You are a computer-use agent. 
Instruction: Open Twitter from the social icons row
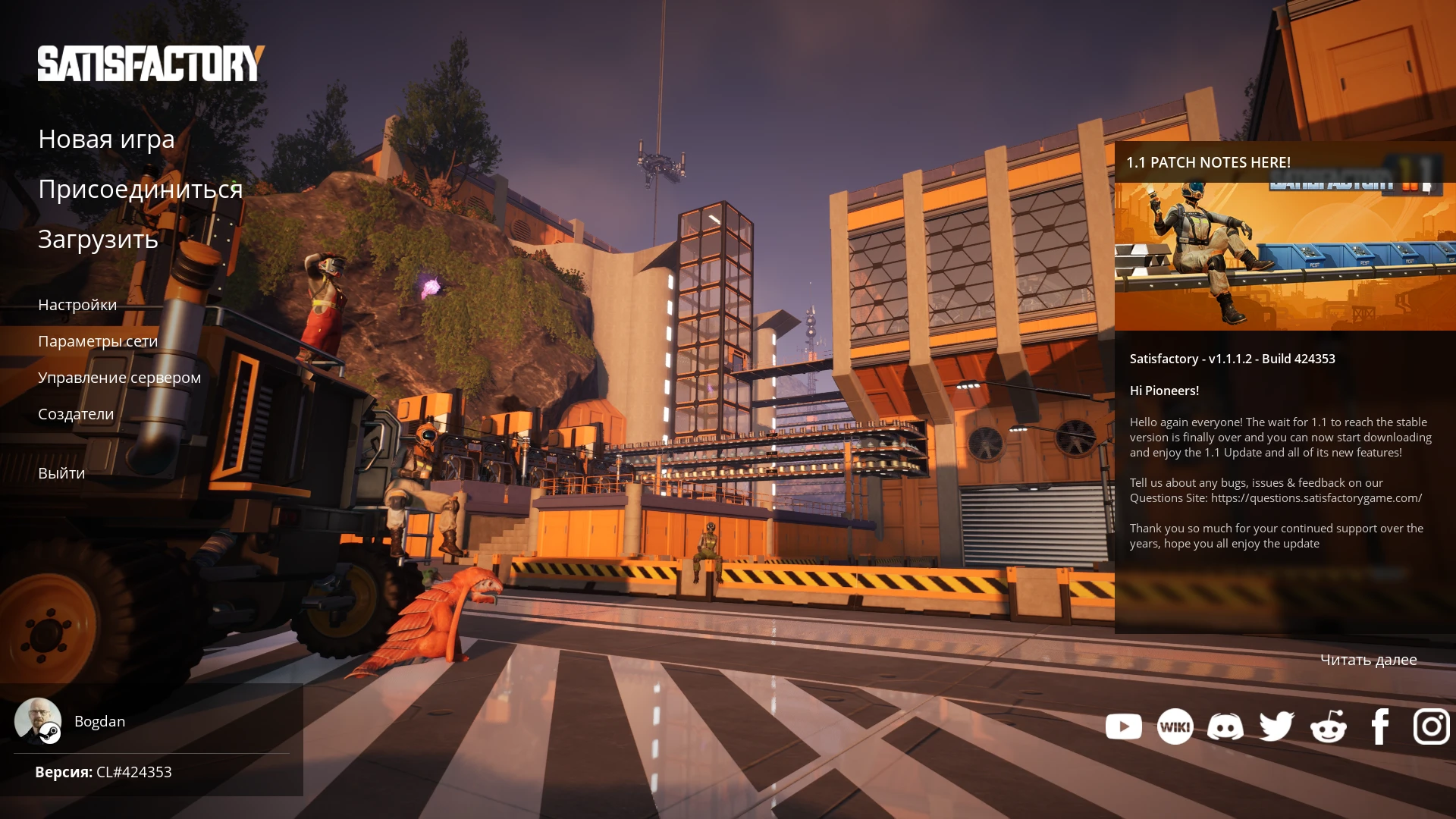tap(1276, 726)
